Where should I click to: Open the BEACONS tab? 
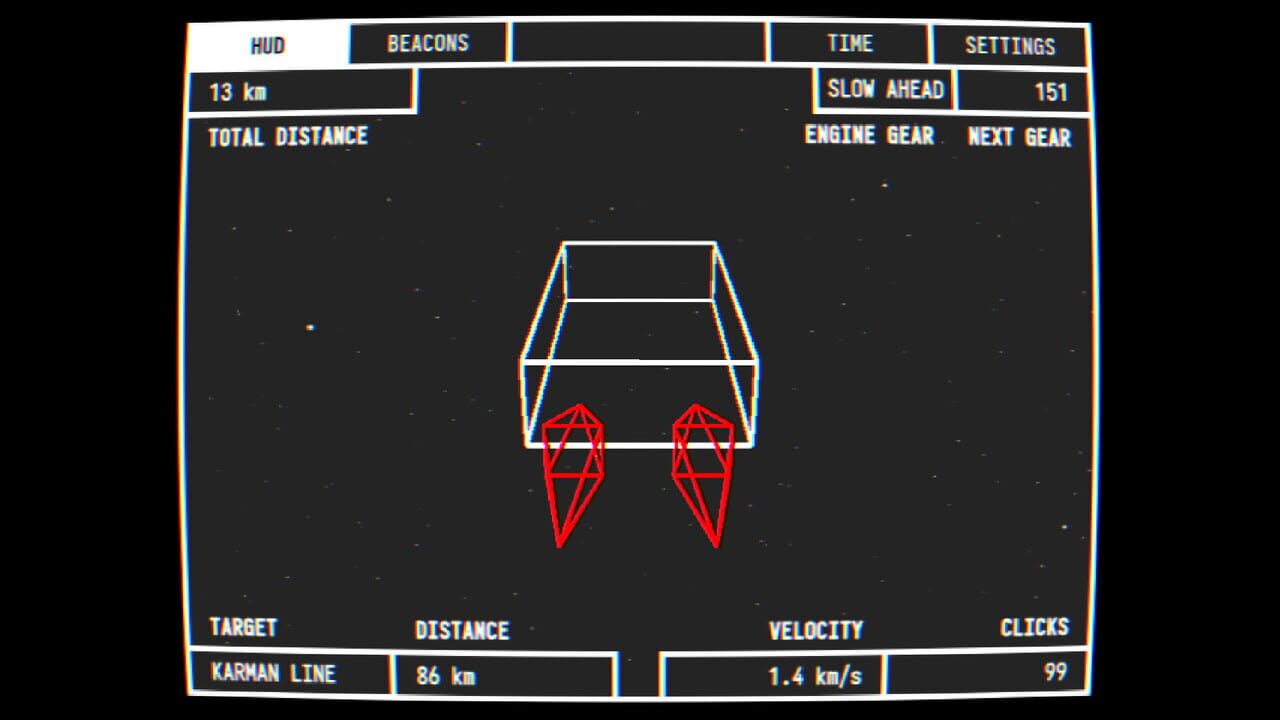coord(427,43)
